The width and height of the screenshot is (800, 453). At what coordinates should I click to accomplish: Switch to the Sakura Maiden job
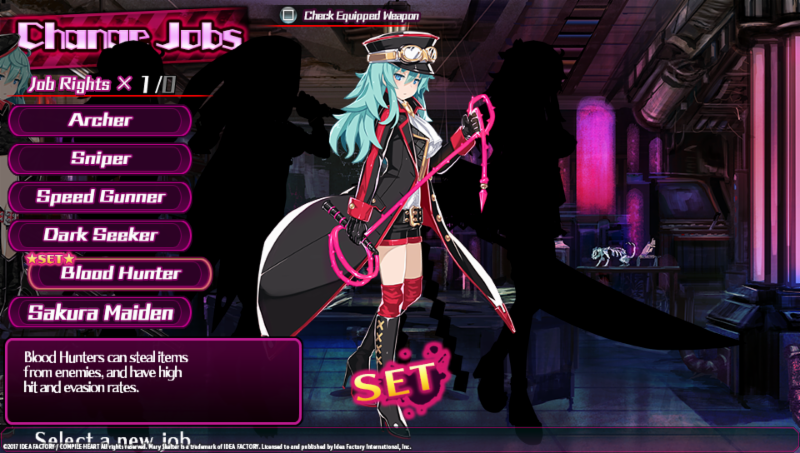tap(100, 312)
